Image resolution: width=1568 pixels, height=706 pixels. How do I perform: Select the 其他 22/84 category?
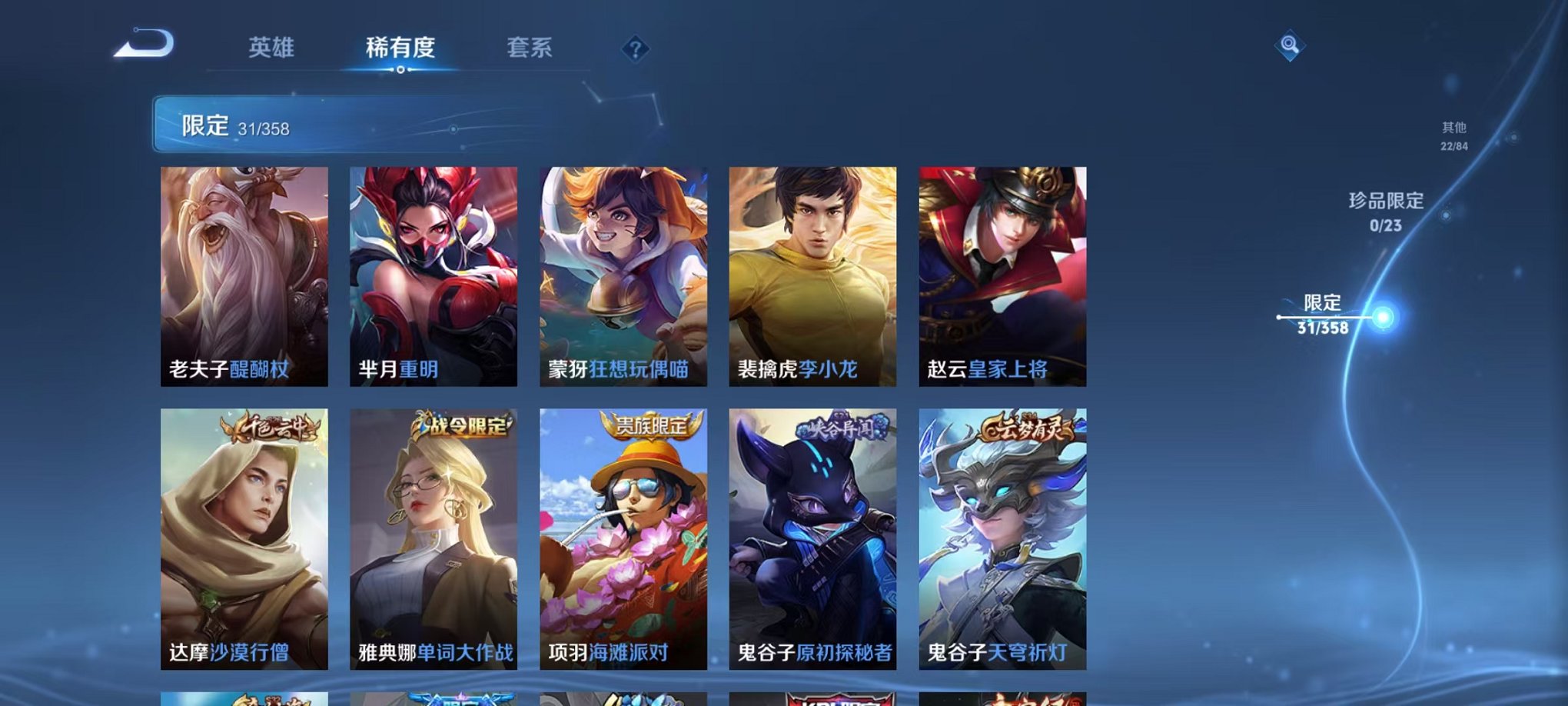(1453, 135)
